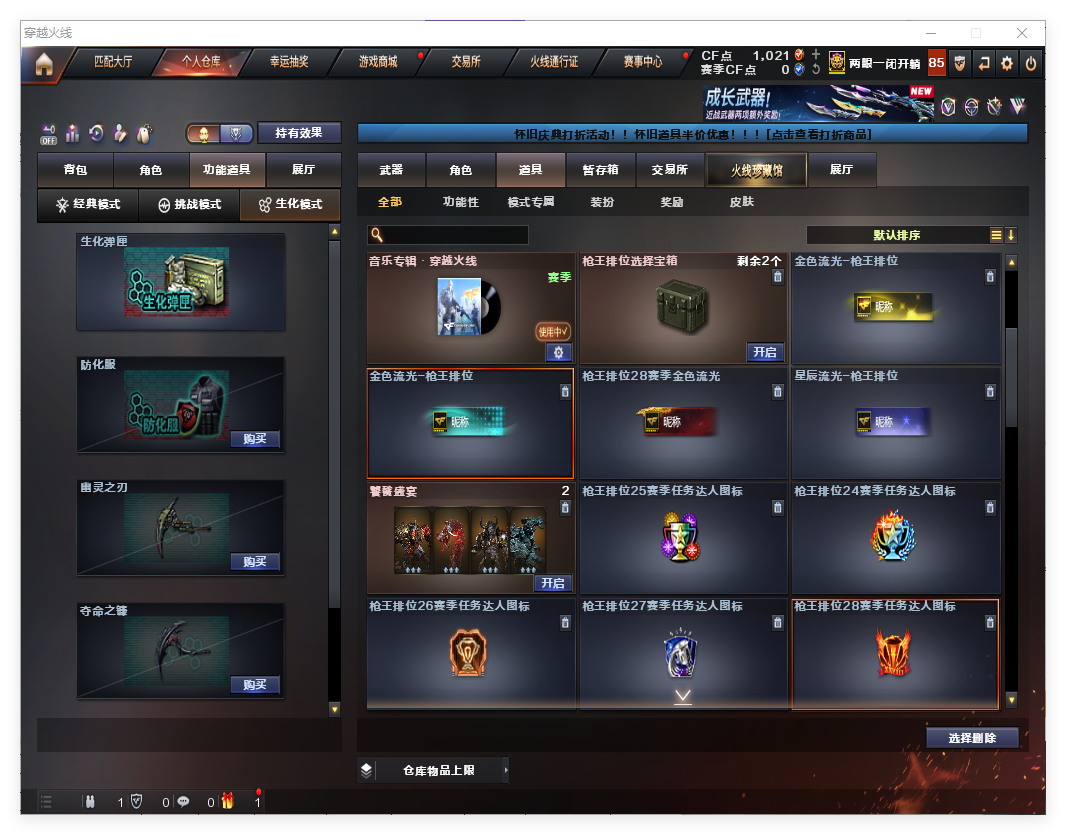
Task: Close the game window
Action: pyautogui.click(x=1023, y=33)
